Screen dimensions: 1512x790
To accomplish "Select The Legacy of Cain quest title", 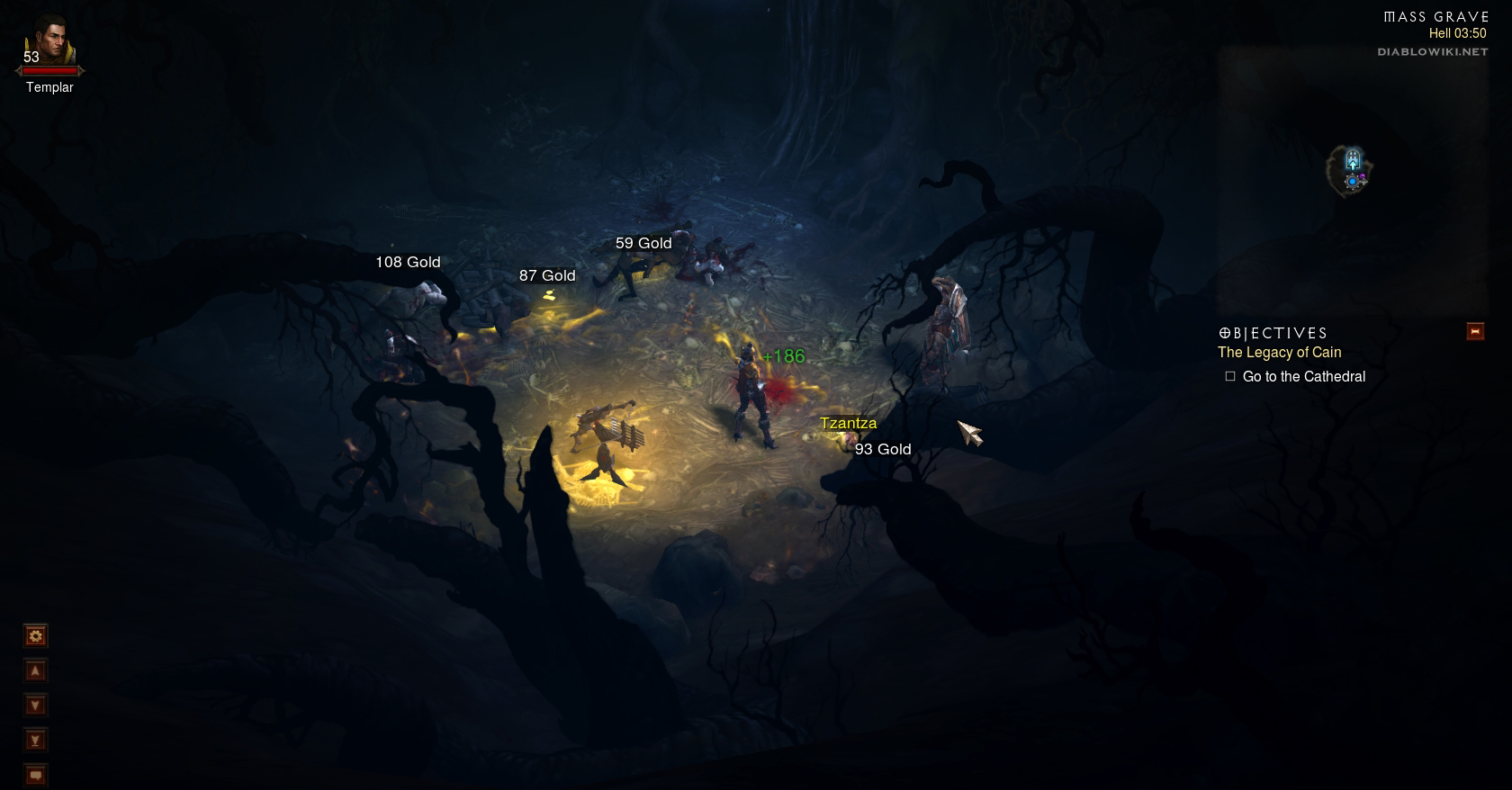I will coord(1279,353).
